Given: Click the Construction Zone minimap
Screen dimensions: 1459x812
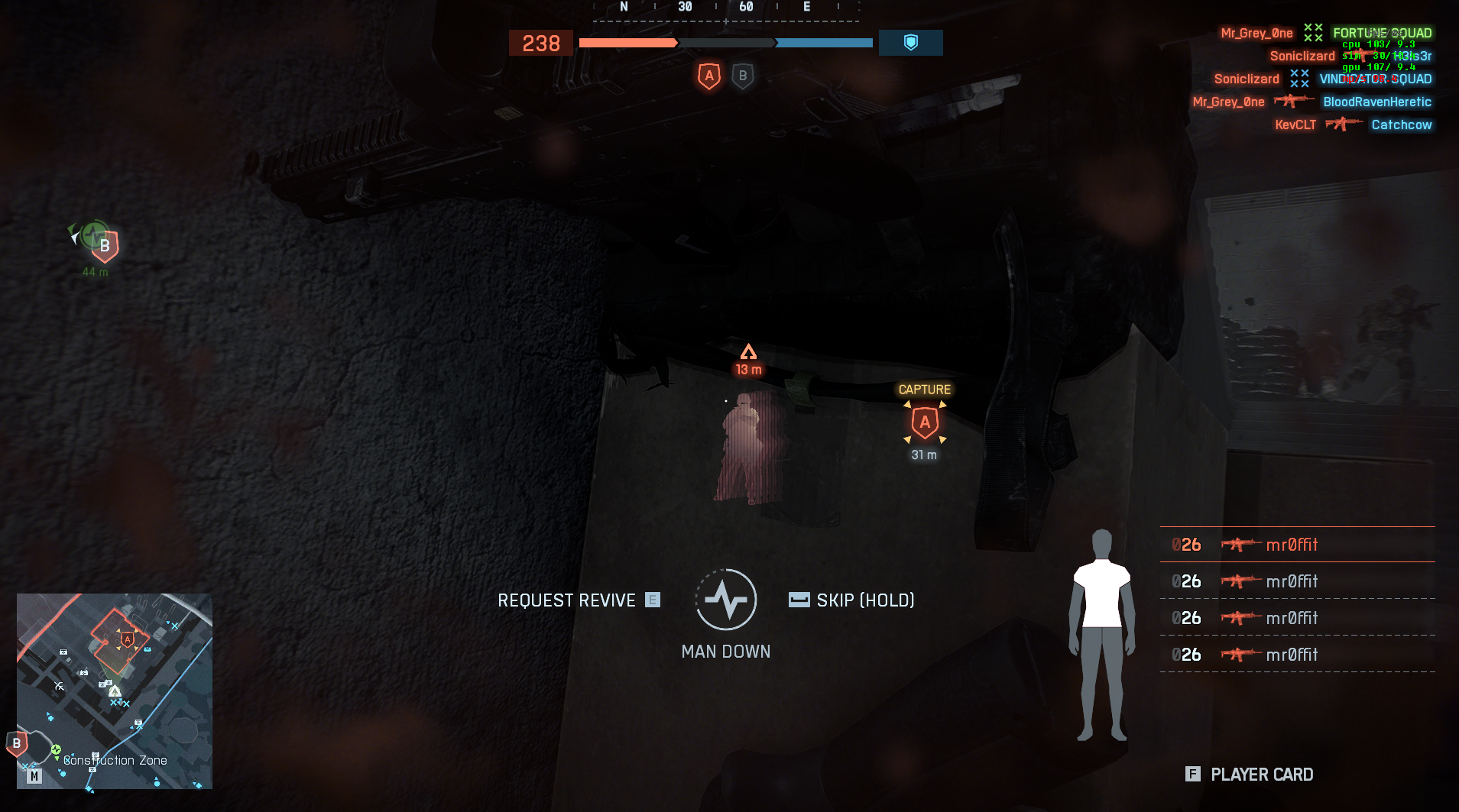Looking at the screenshot, I should [x=115, y=691].
